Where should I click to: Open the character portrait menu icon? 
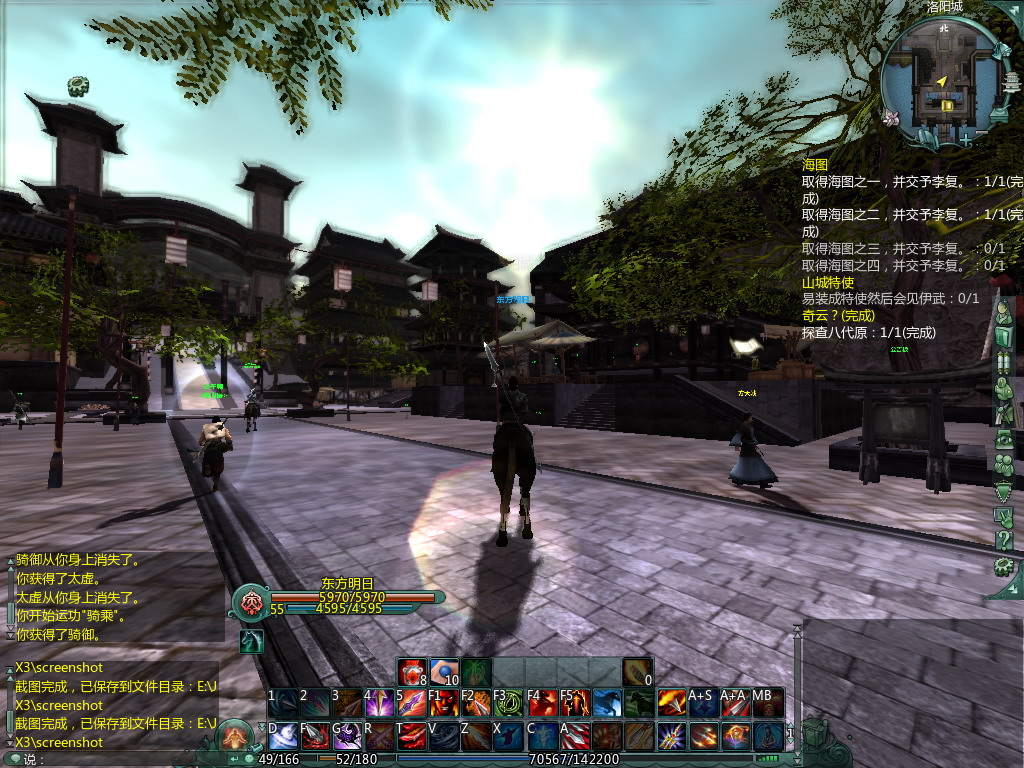click(1005, 310)
